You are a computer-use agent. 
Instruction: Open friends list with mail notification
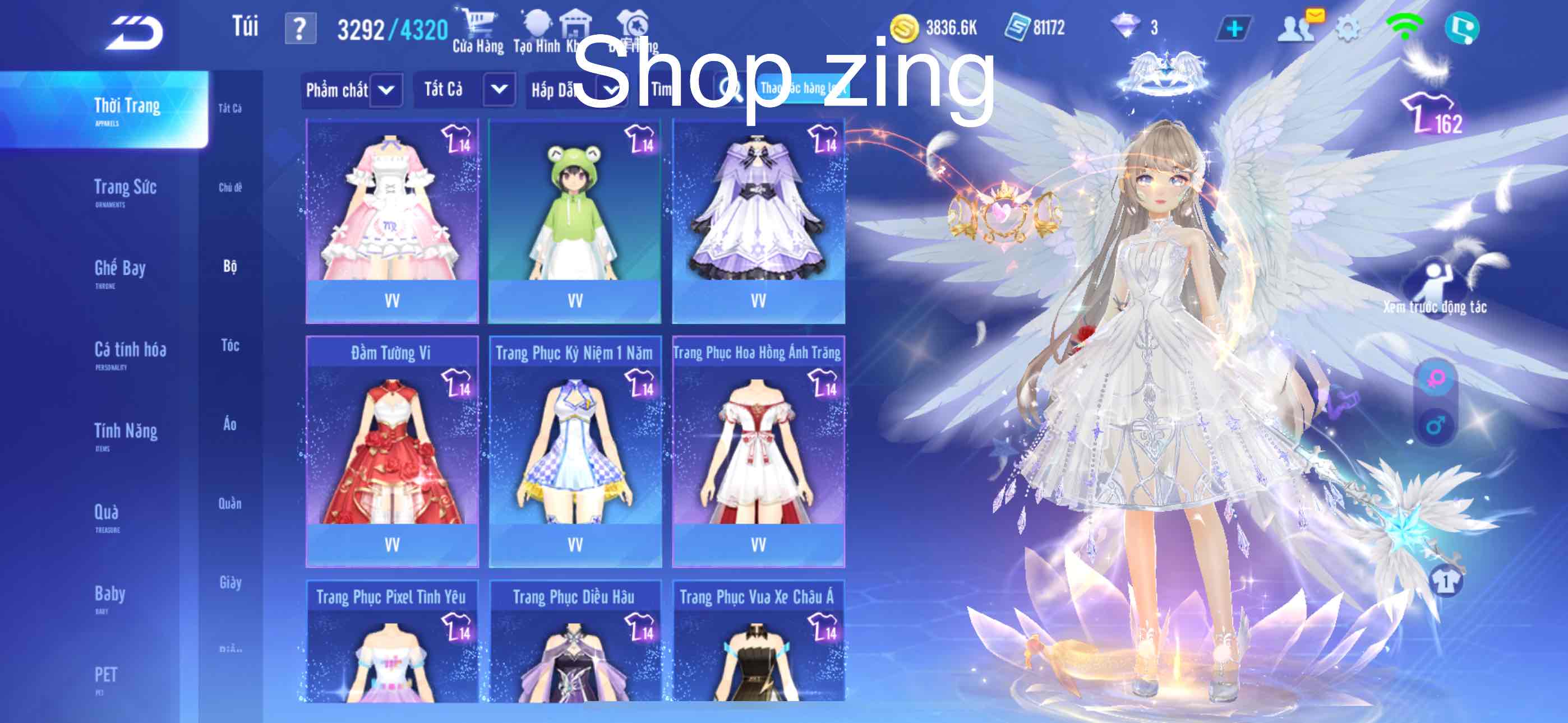[x=1297, y=27]
